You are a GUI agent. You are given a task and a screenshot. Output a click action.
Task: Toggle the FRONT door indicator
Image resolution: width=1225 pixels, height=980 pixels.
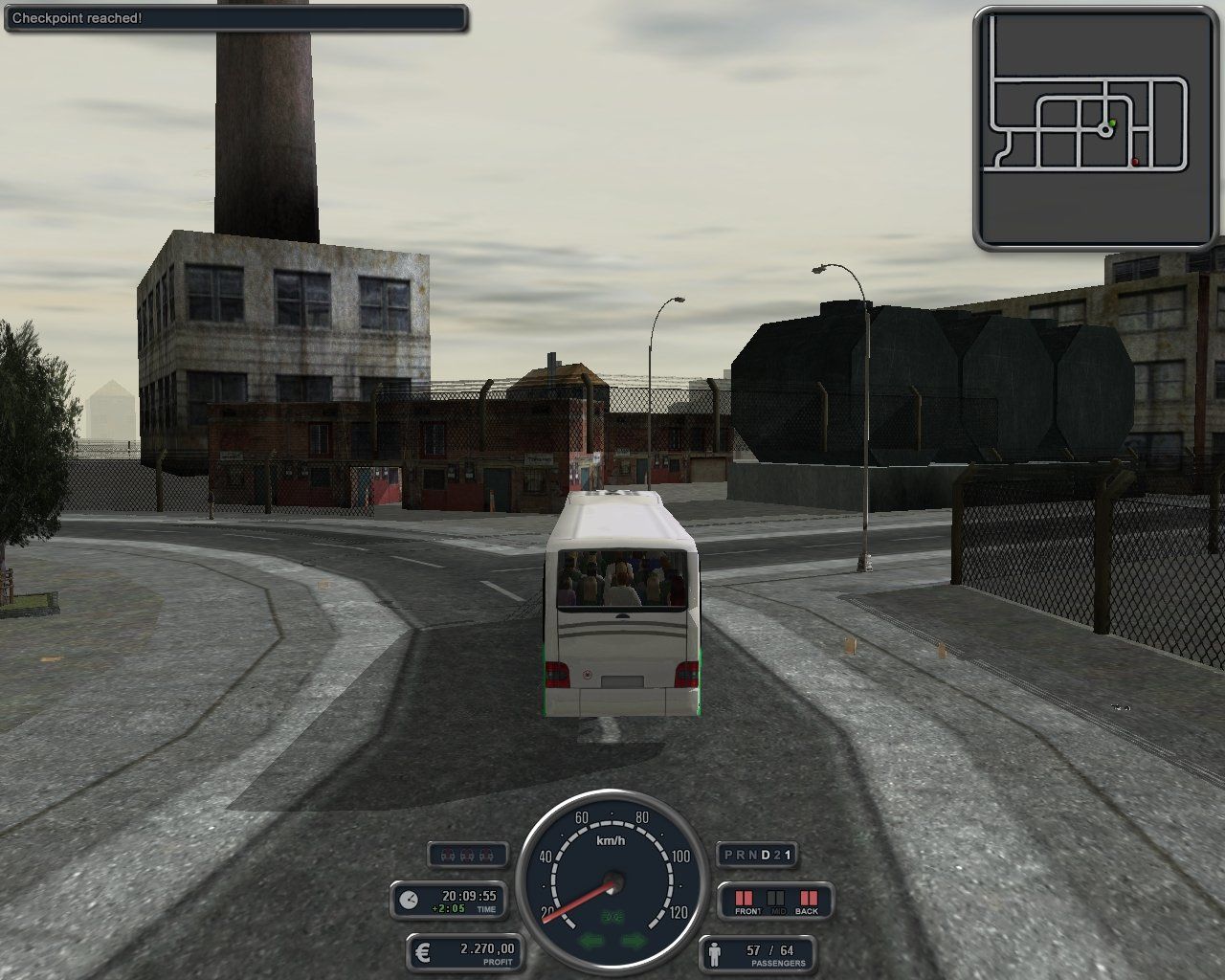pos(744,898)
